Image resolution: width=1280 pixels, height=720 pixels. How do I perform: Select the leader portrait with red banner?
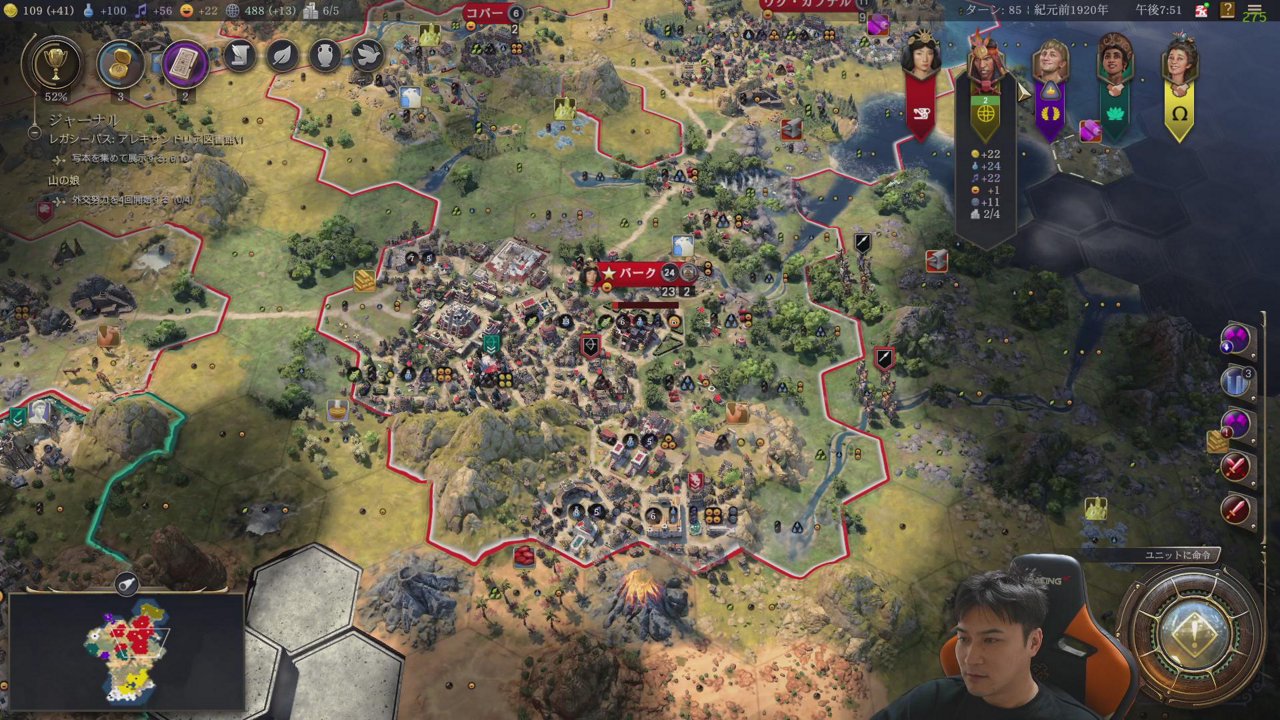920,60
